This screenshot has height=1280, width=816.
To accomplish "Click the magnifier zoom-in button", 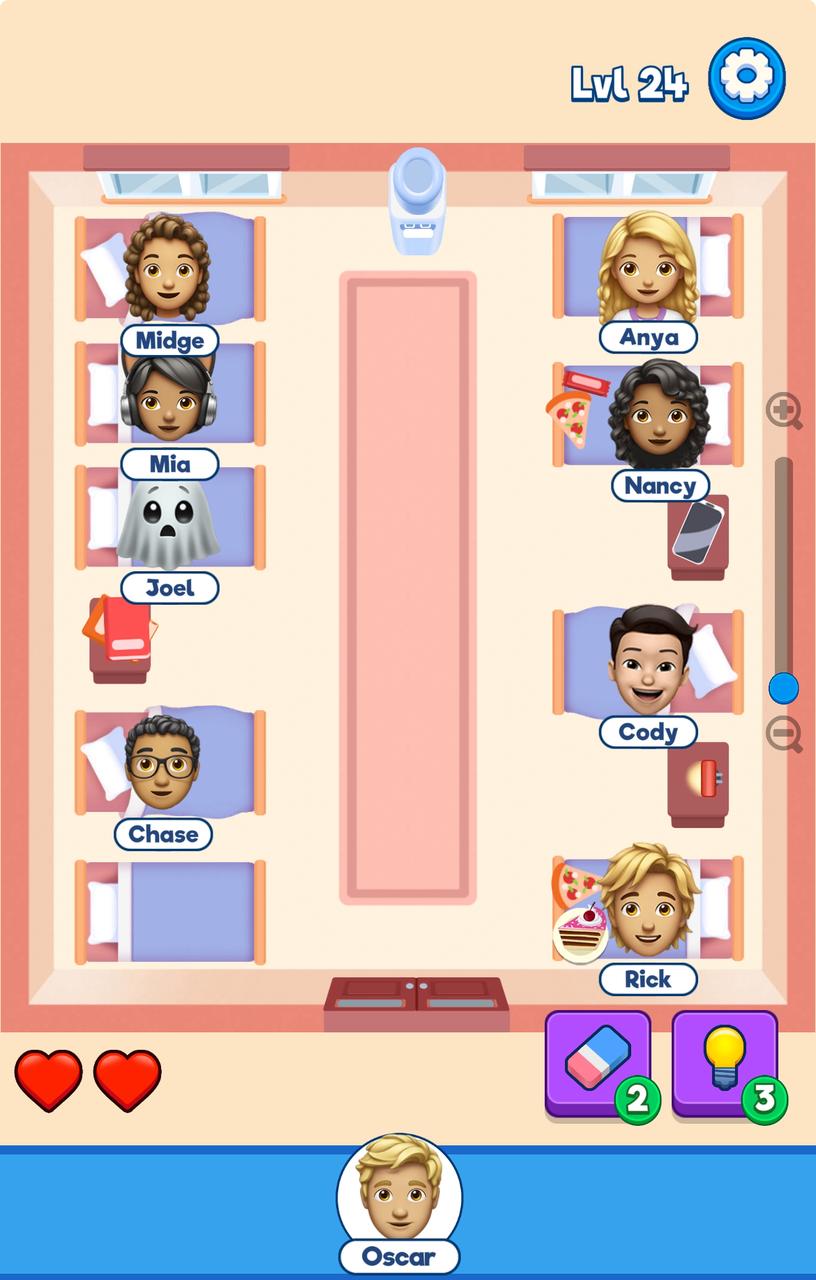I will coord(784,411).
